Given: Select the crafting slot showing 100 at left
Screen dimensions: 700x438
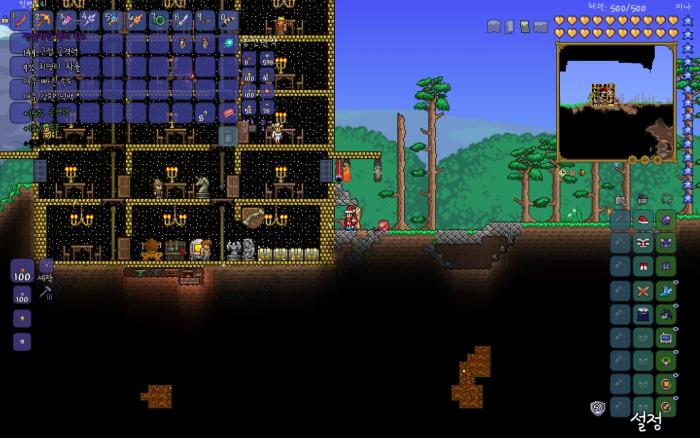Looking at the screenshot, I should pos(21,271).
